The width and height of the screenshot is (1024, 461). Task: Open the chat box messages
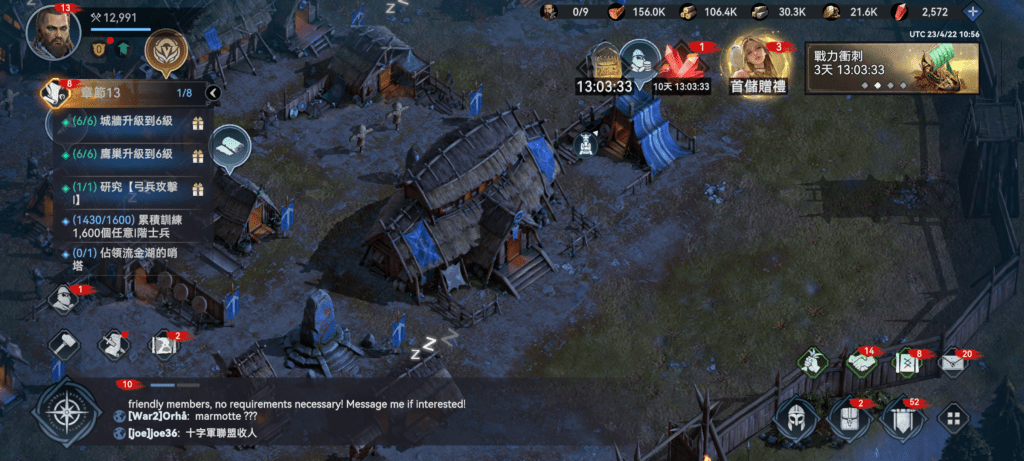point(300,418)
